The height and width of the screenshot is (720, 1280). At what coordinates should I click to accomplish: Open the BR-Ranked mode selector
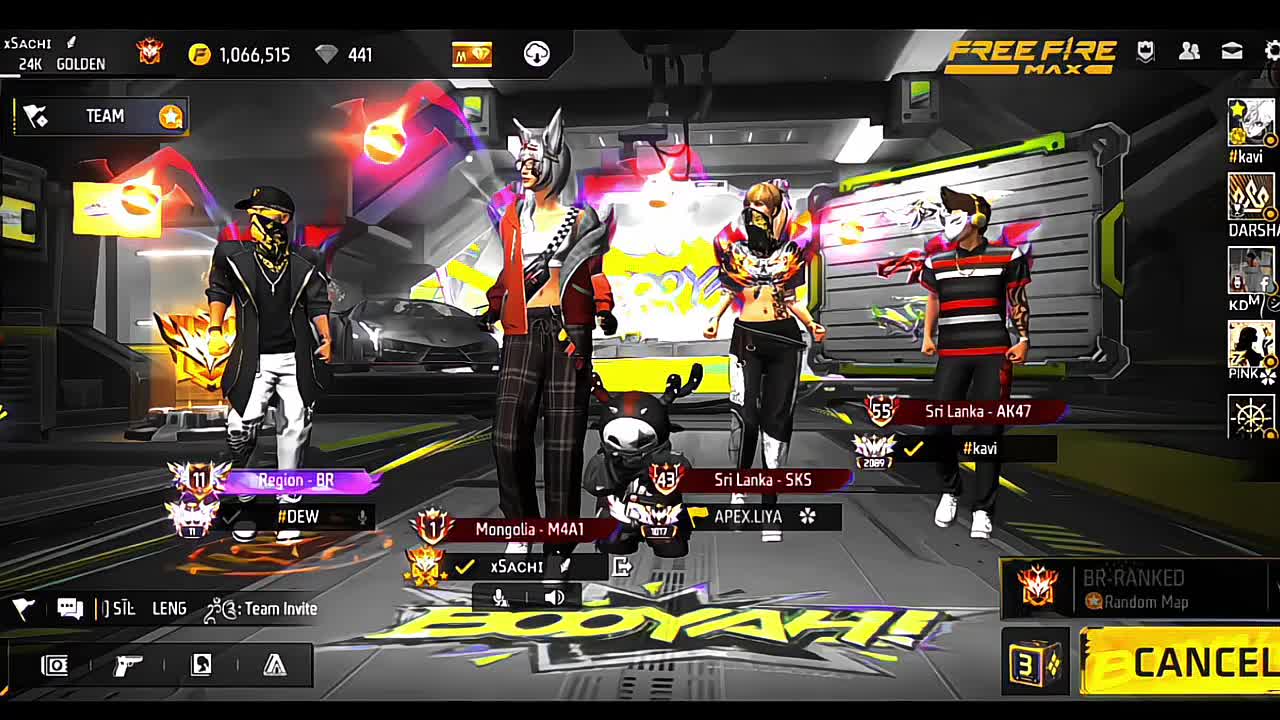1137,589
